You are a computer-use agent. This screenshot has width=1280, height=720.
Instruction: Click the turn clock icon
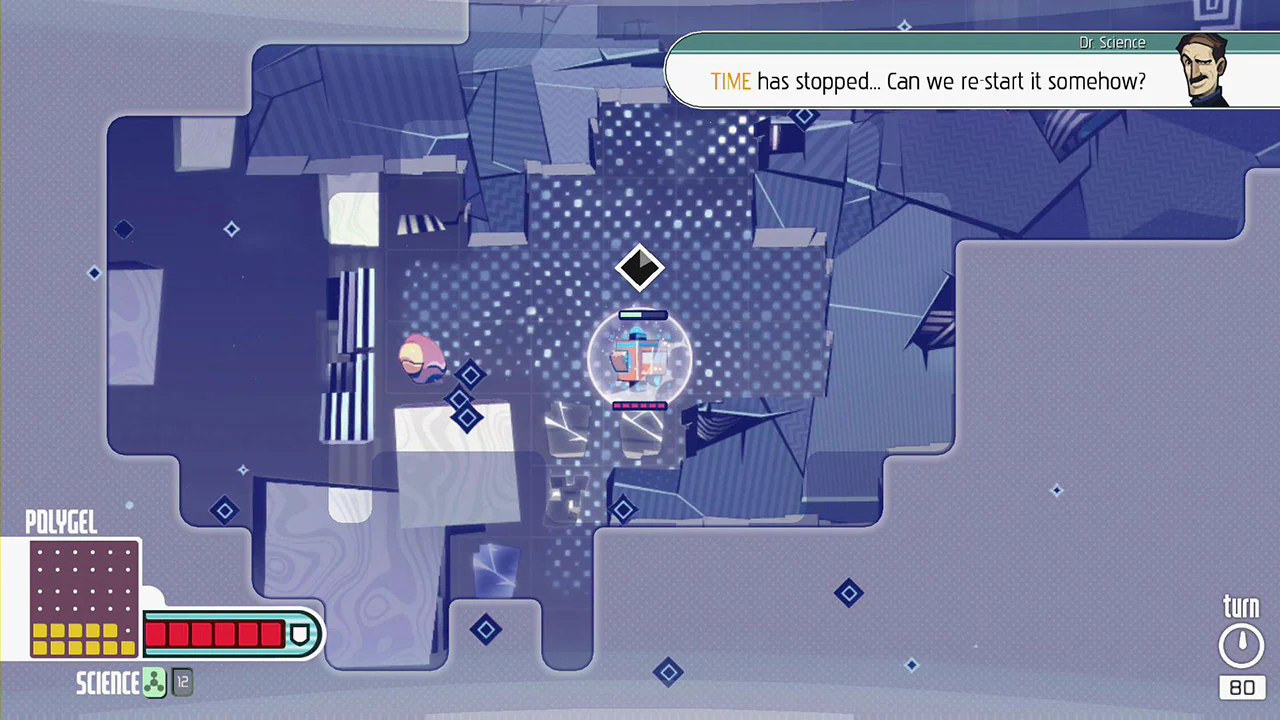[x=1242, y=643]
